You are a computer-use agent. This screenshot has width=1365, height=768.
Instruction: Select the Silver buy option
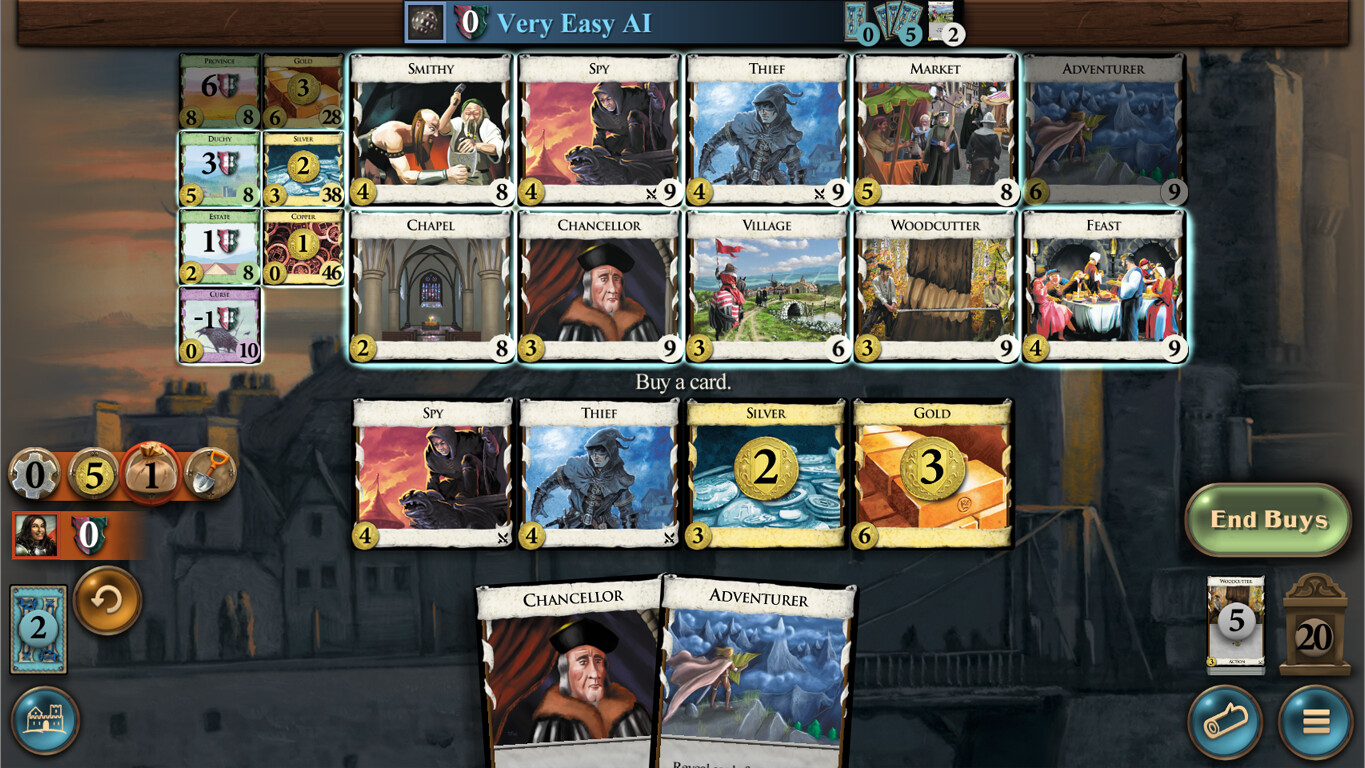(765, 475)
